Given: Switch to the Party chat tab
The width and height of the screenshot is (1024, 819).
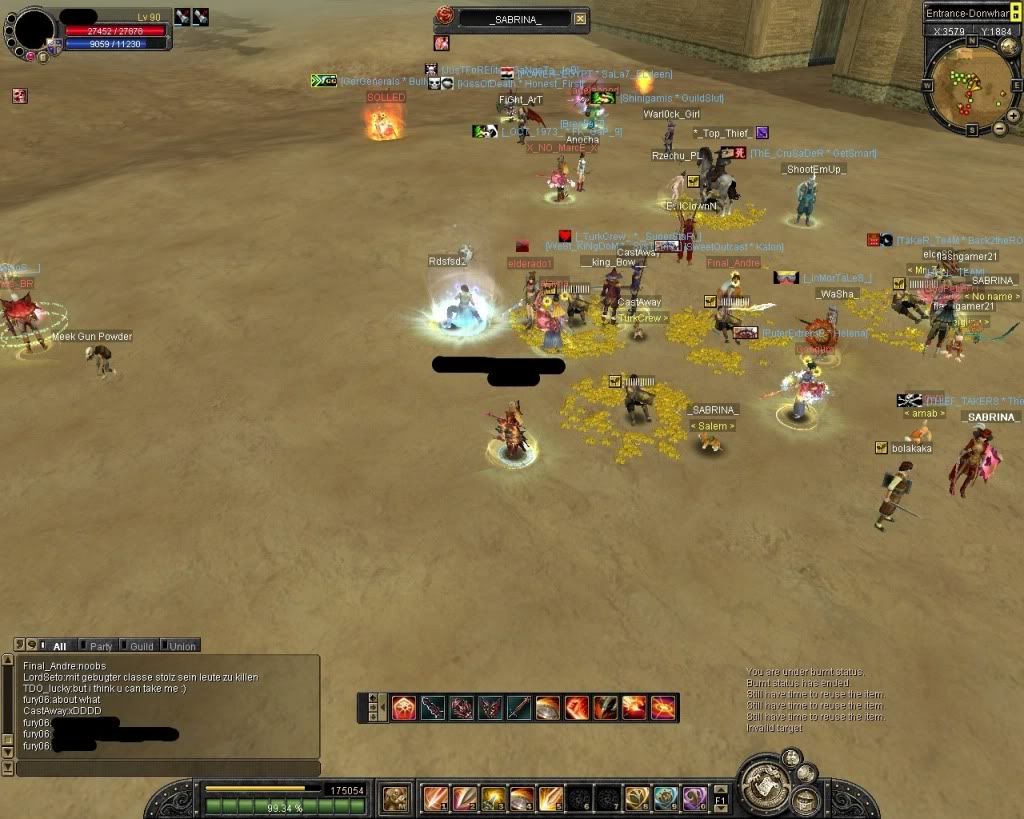Looking at the screenshot, I should click(99, 646).
